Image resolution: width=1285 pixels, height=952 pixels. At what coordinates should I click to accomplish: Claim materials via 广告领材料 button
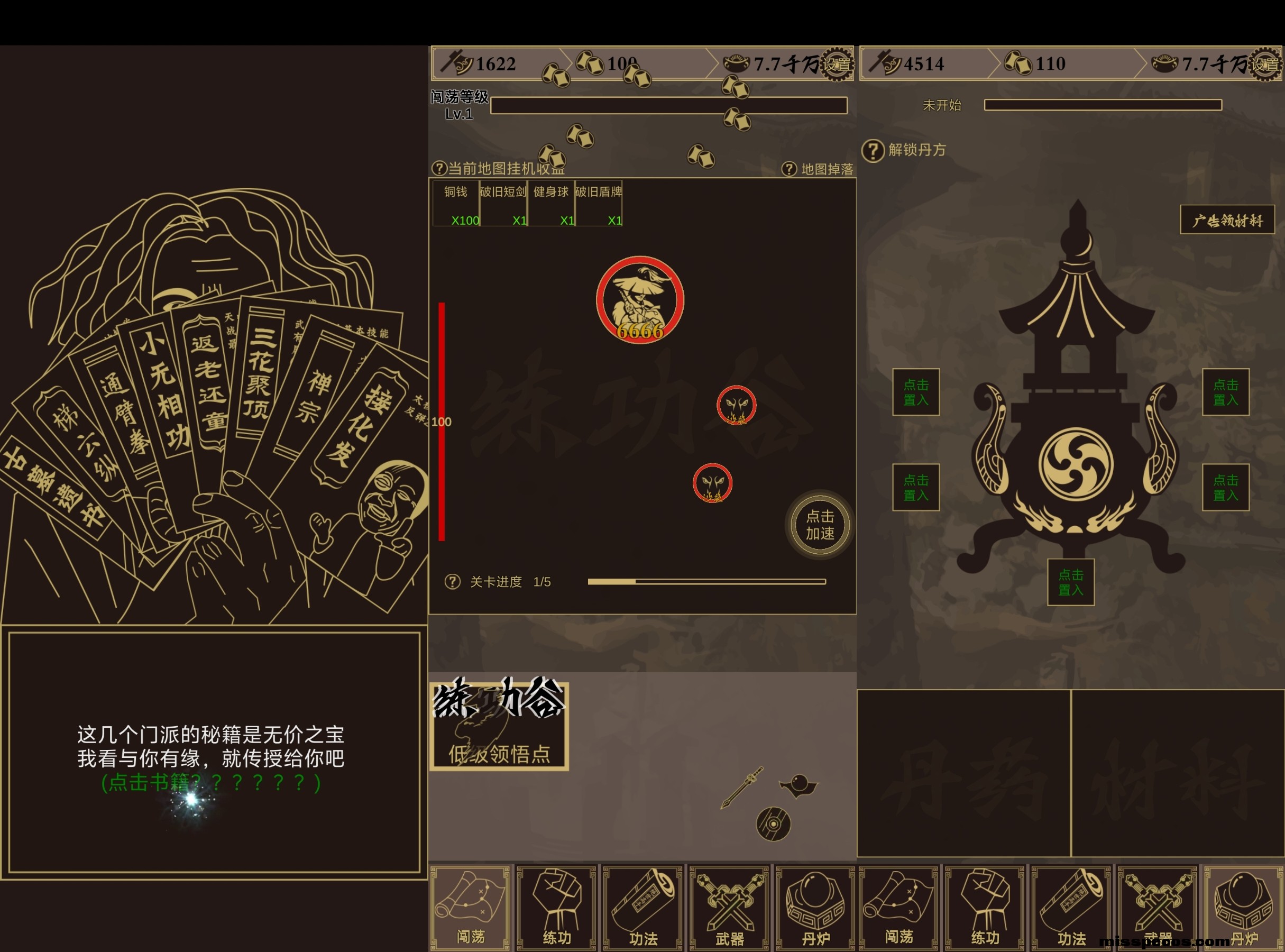1227,220
